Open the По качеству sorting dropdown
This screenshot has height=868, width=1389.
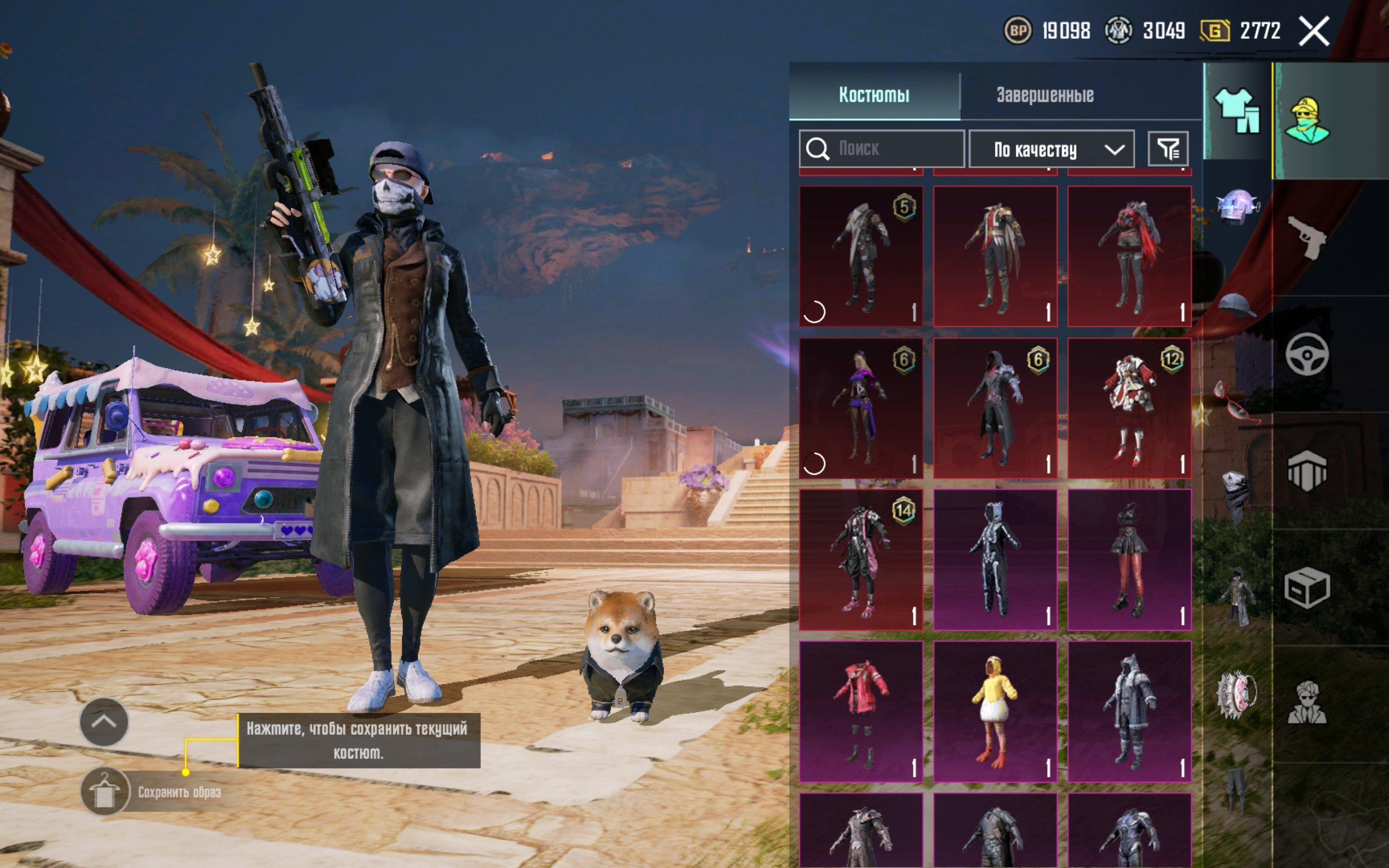click(1051, 149)
